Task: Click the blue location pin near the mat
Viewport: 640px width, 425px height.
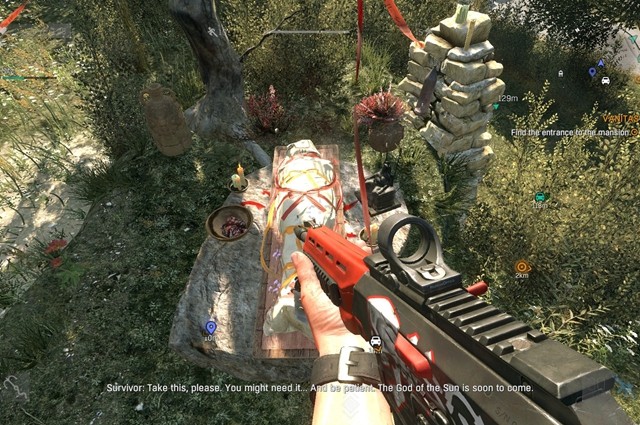Action: (x=210, y=327)
